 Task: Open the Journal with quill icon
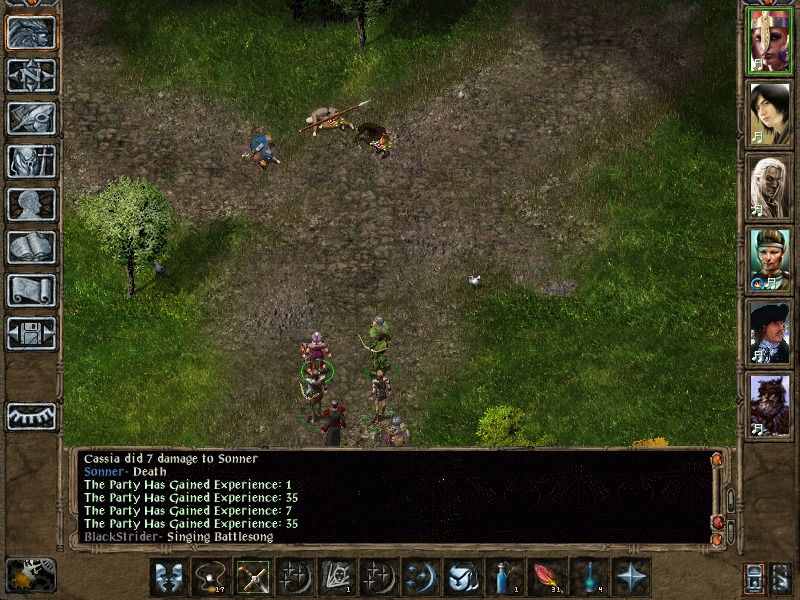point(31,118)
